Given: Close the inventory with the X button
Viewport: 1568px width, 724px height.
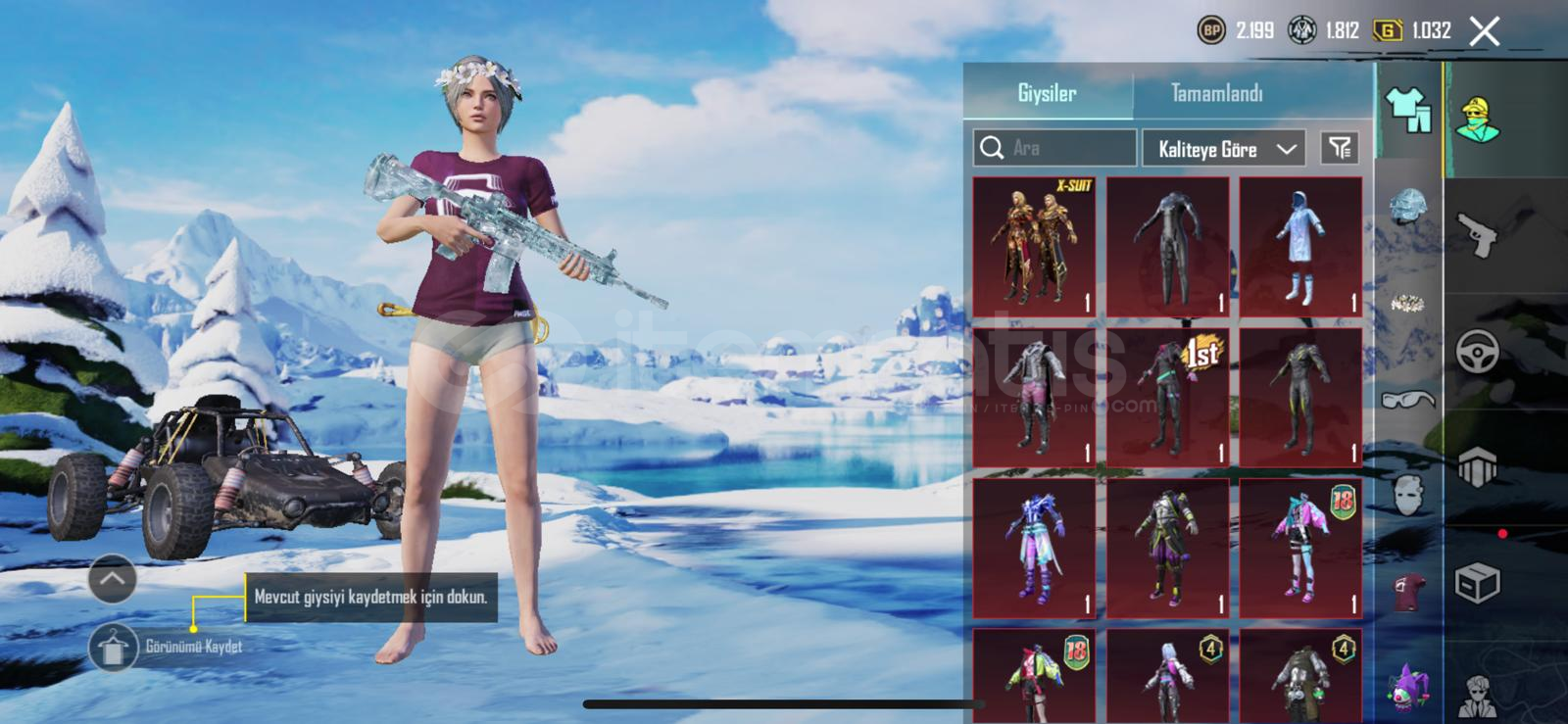Looking at the screenshot, I should click(1485, 31).
